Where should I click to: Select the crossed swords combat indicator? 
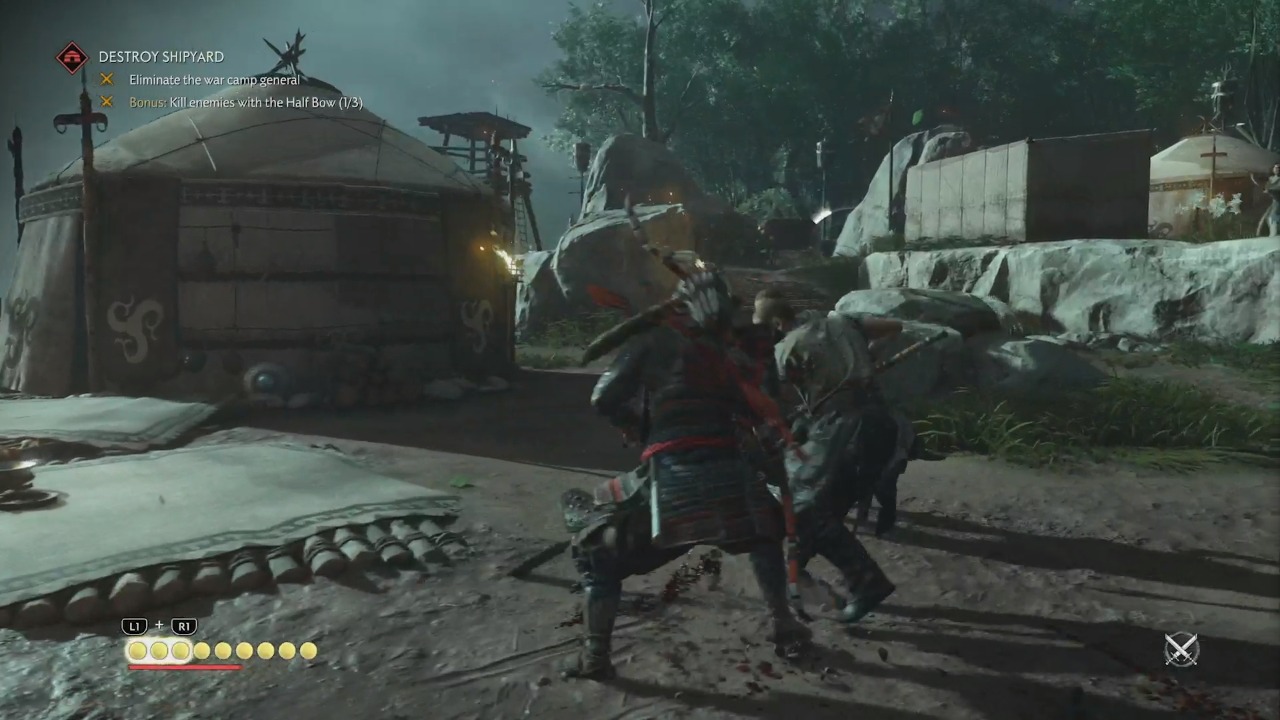click(x=1180, y=650)
